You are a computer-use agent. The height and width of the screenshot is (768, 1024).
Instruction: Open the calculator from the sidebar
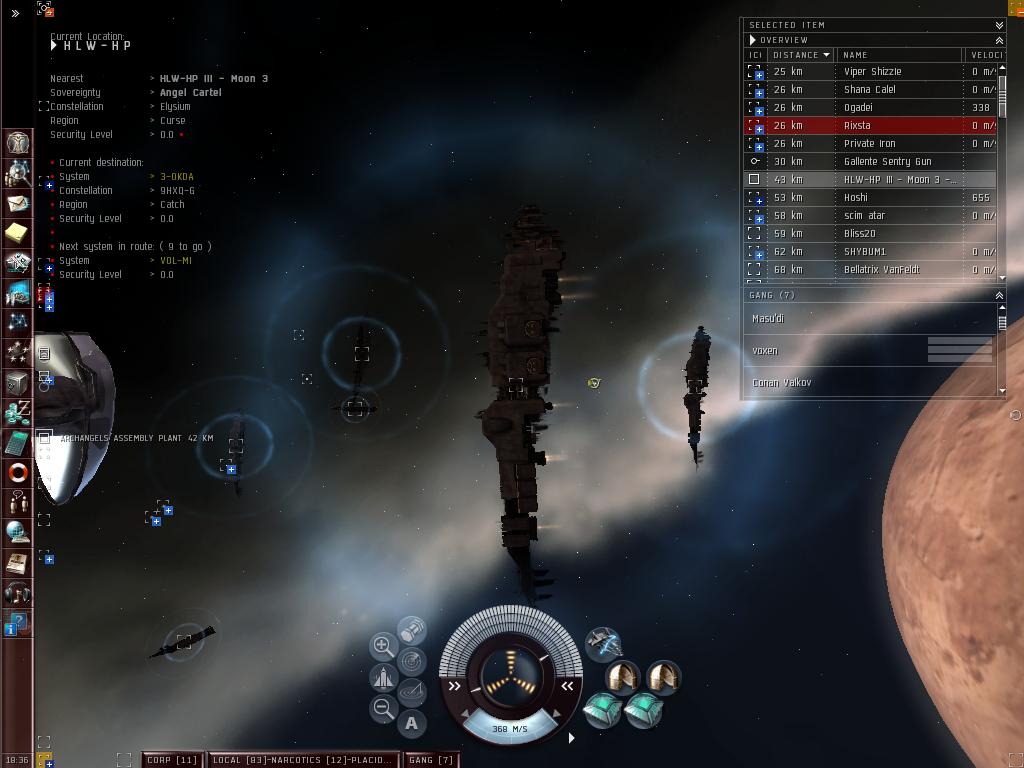point(18,442)
